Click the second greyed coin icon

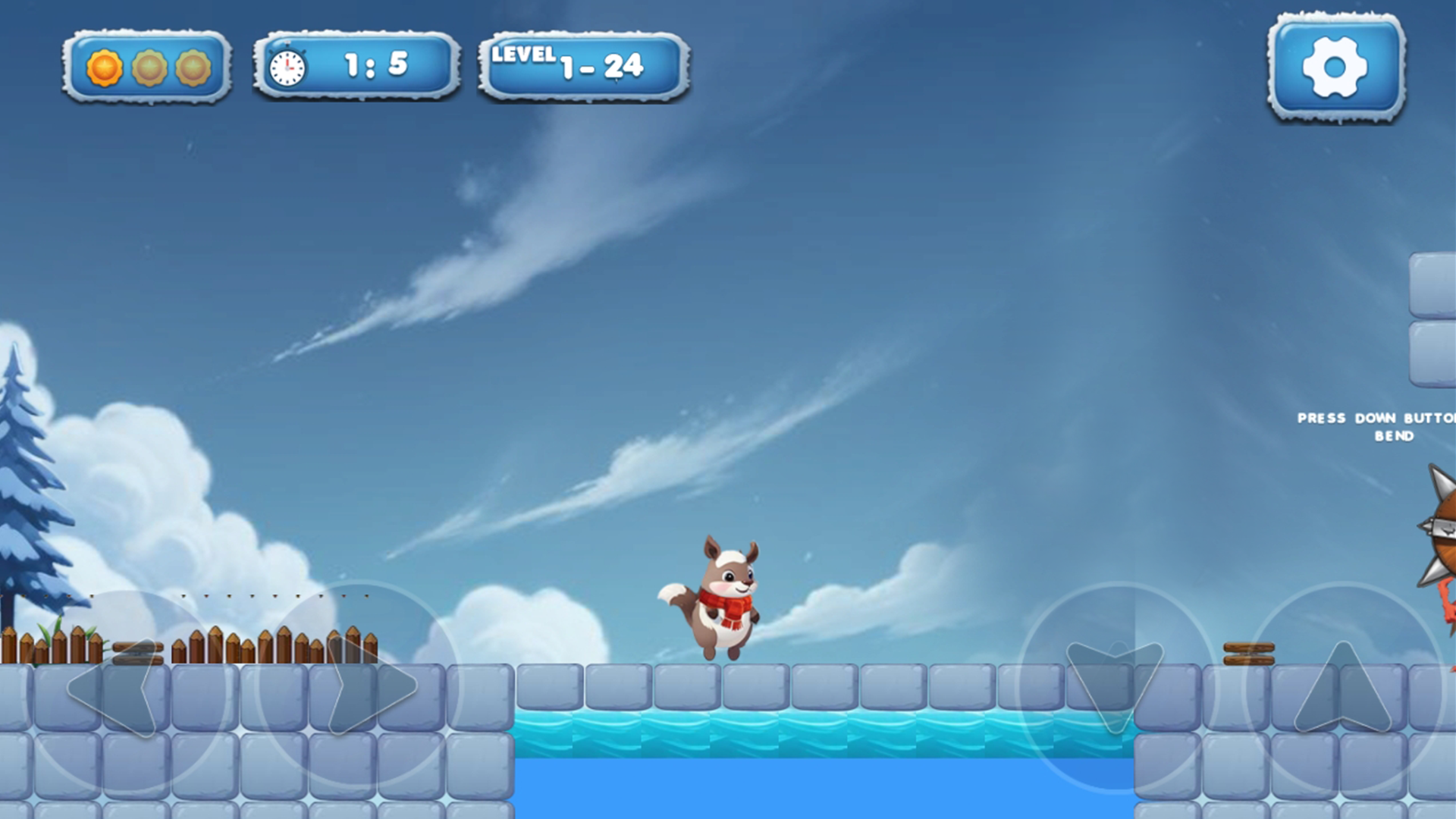pyautogui.click(x=149, y=66)
